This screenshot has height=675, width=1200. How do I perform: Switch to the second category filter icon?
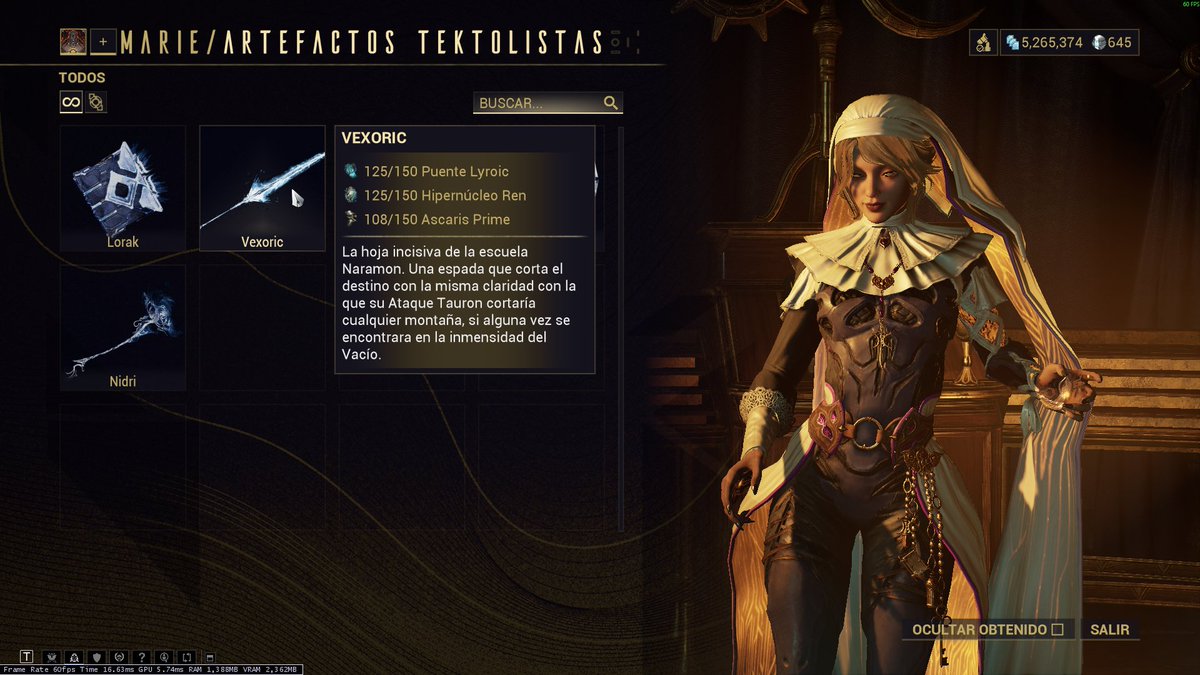[x=96, y=102]
